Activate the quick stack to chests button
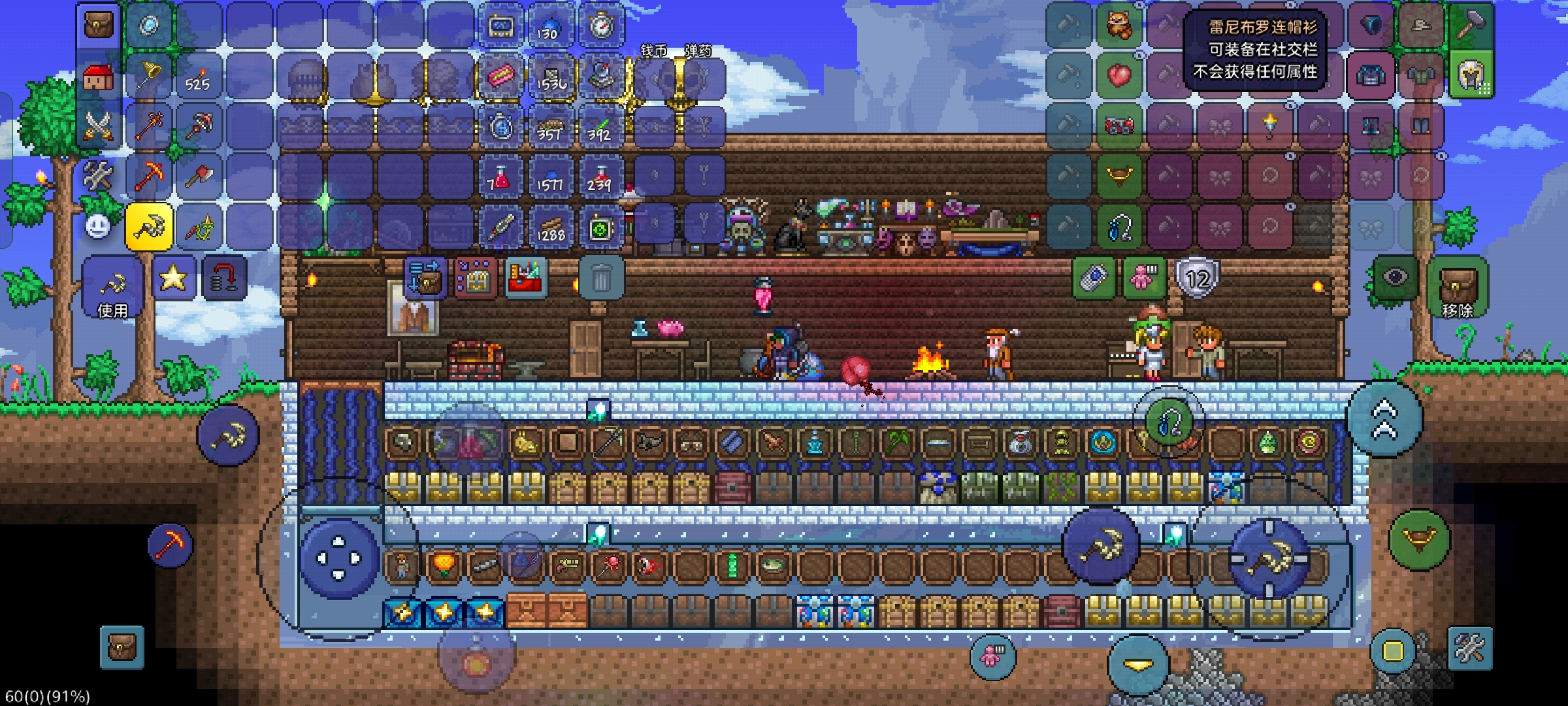Image resolution: width=1568 pixels, height=706 pixels. [x=425, y=278]
